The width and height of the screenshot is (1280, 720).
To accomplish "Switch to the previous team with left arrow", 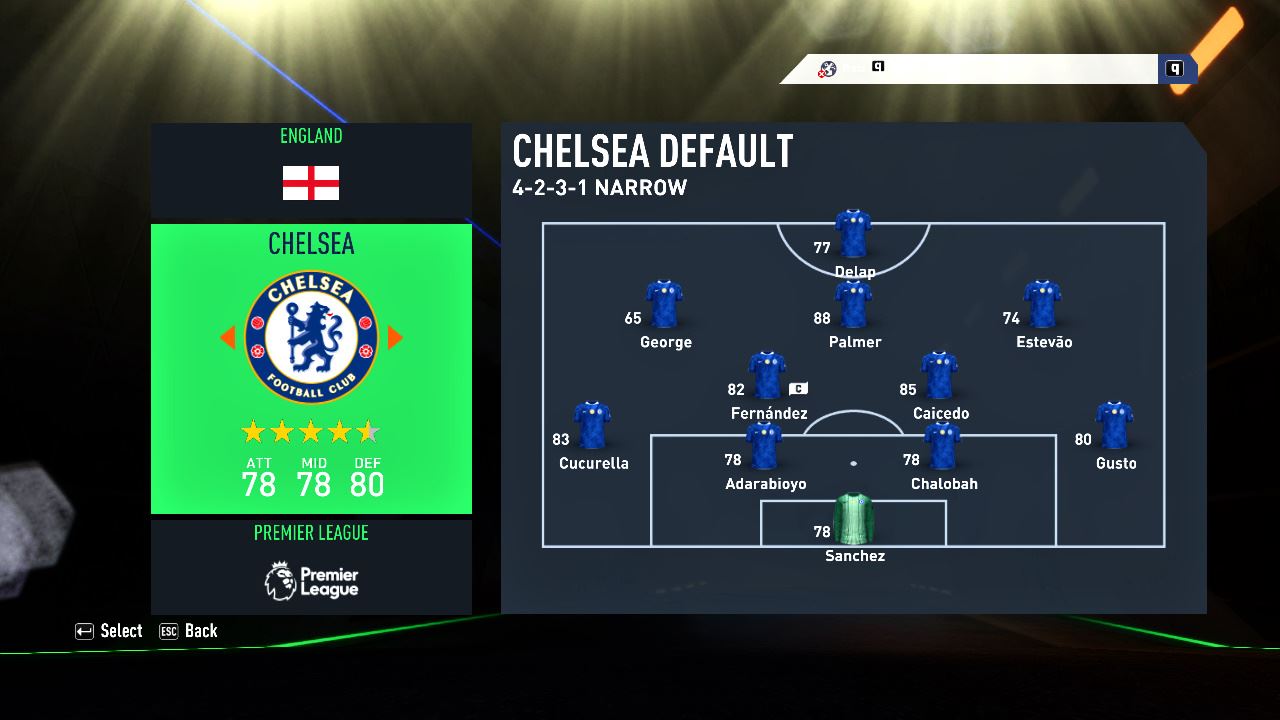I will [x=227, y=338].
